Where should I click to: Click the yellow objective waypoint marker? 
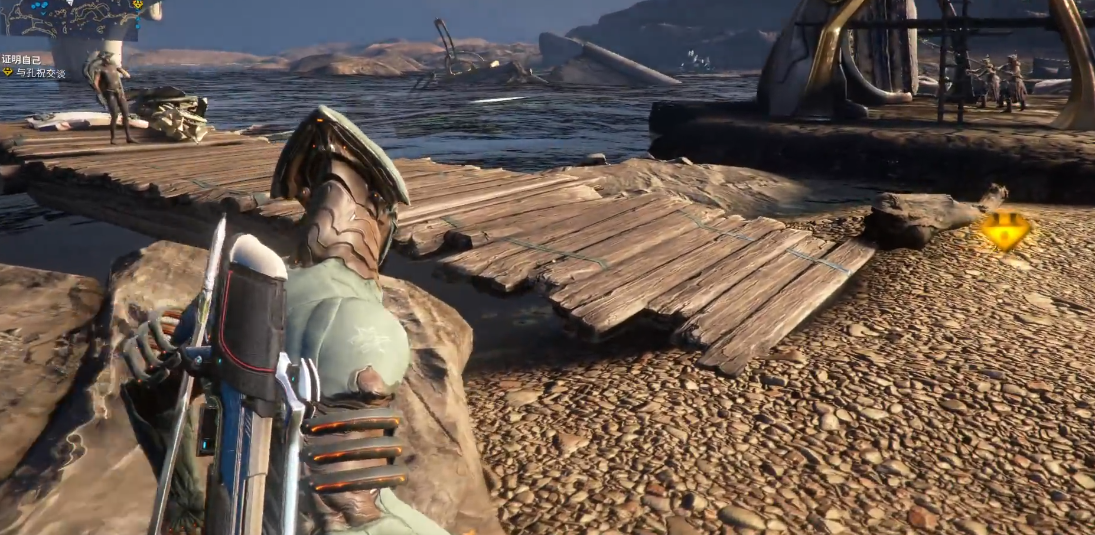pyautogui.click(x=1004, y=232)
